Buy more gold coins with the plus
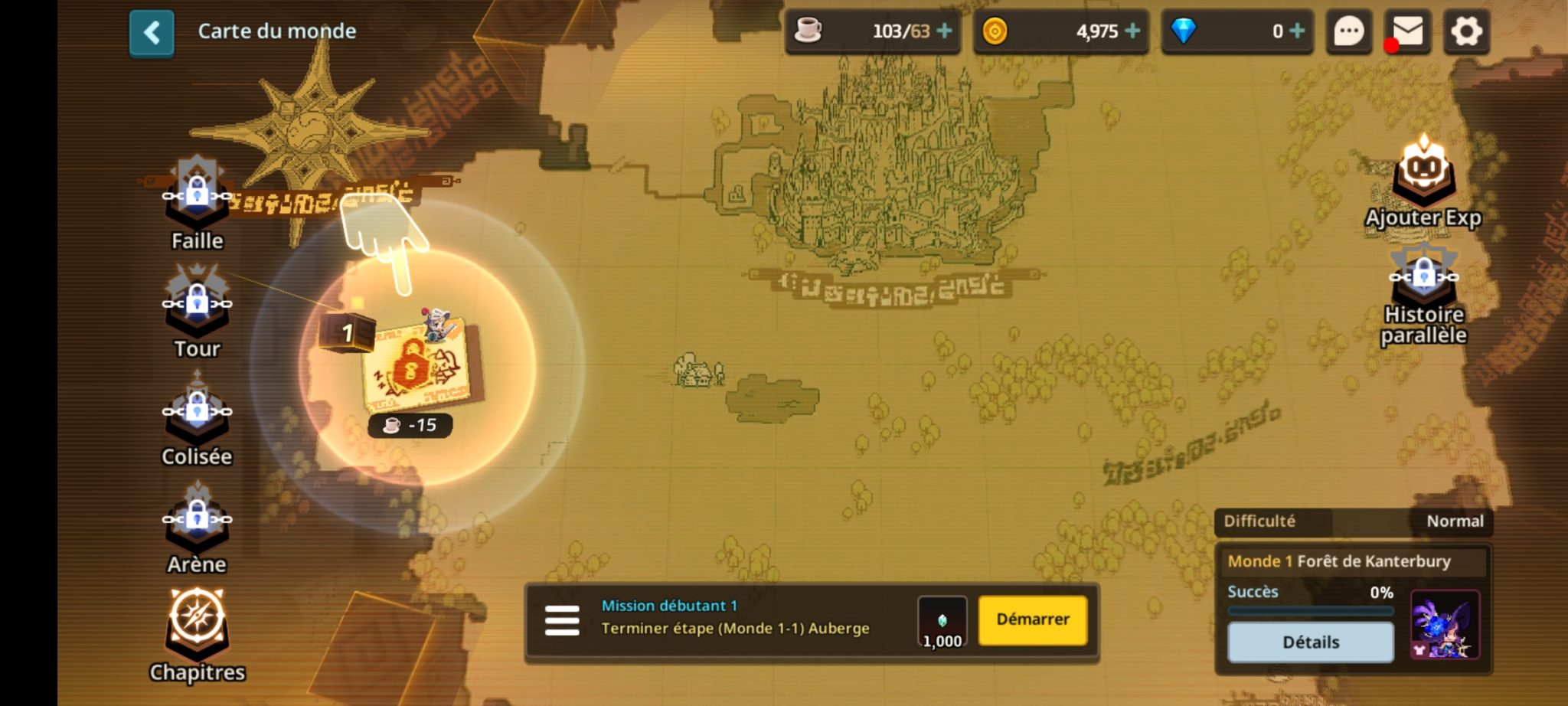 (1132, 31)
